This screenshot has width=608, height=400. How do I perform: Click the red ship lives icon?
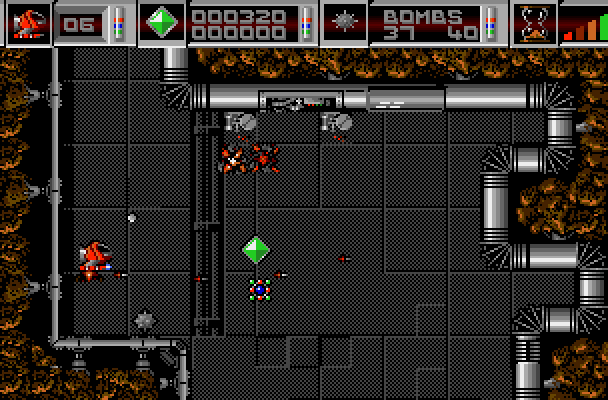pos(29,22)
